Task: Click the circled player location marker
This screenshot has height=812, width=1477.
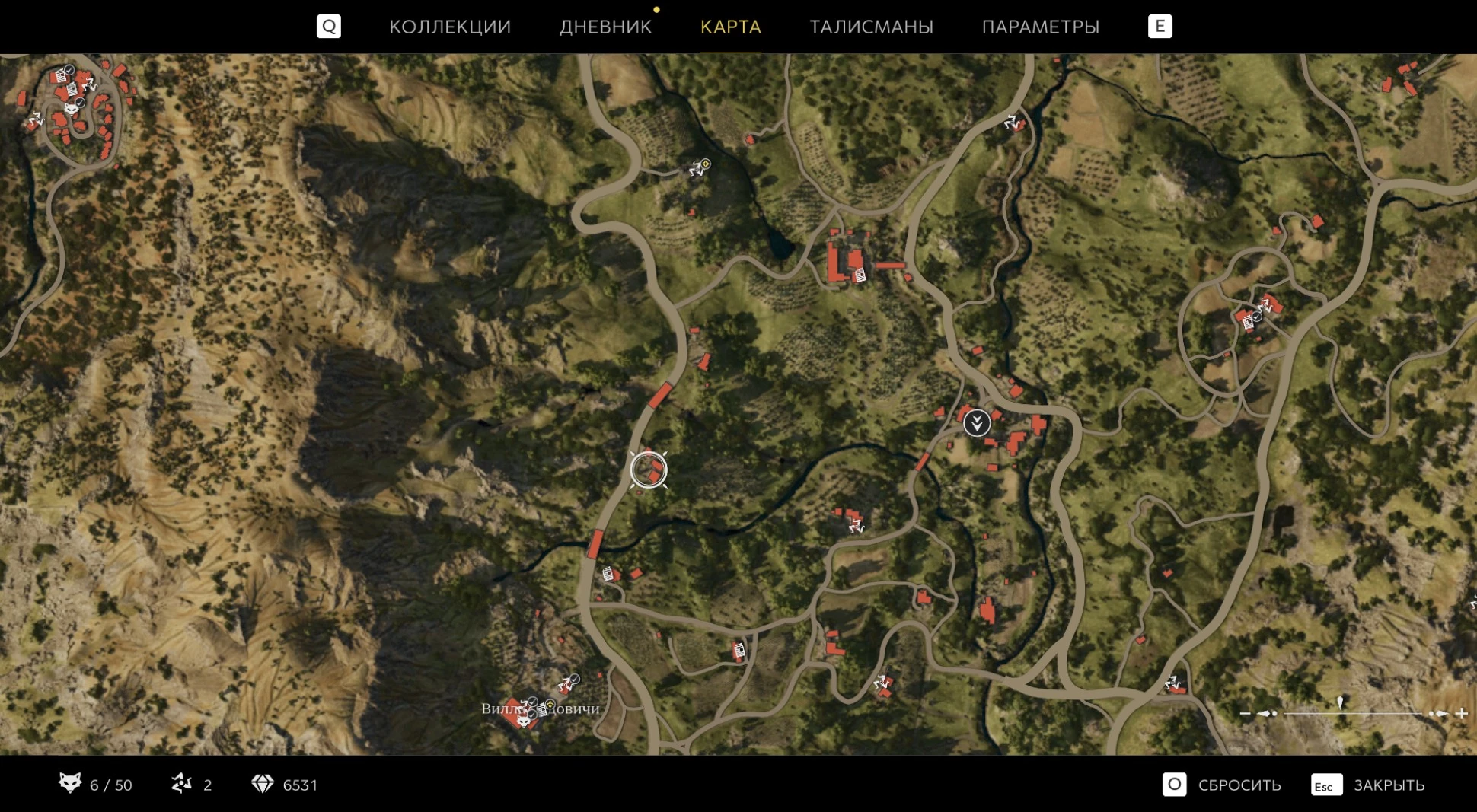Action: [x=649, y=469]
